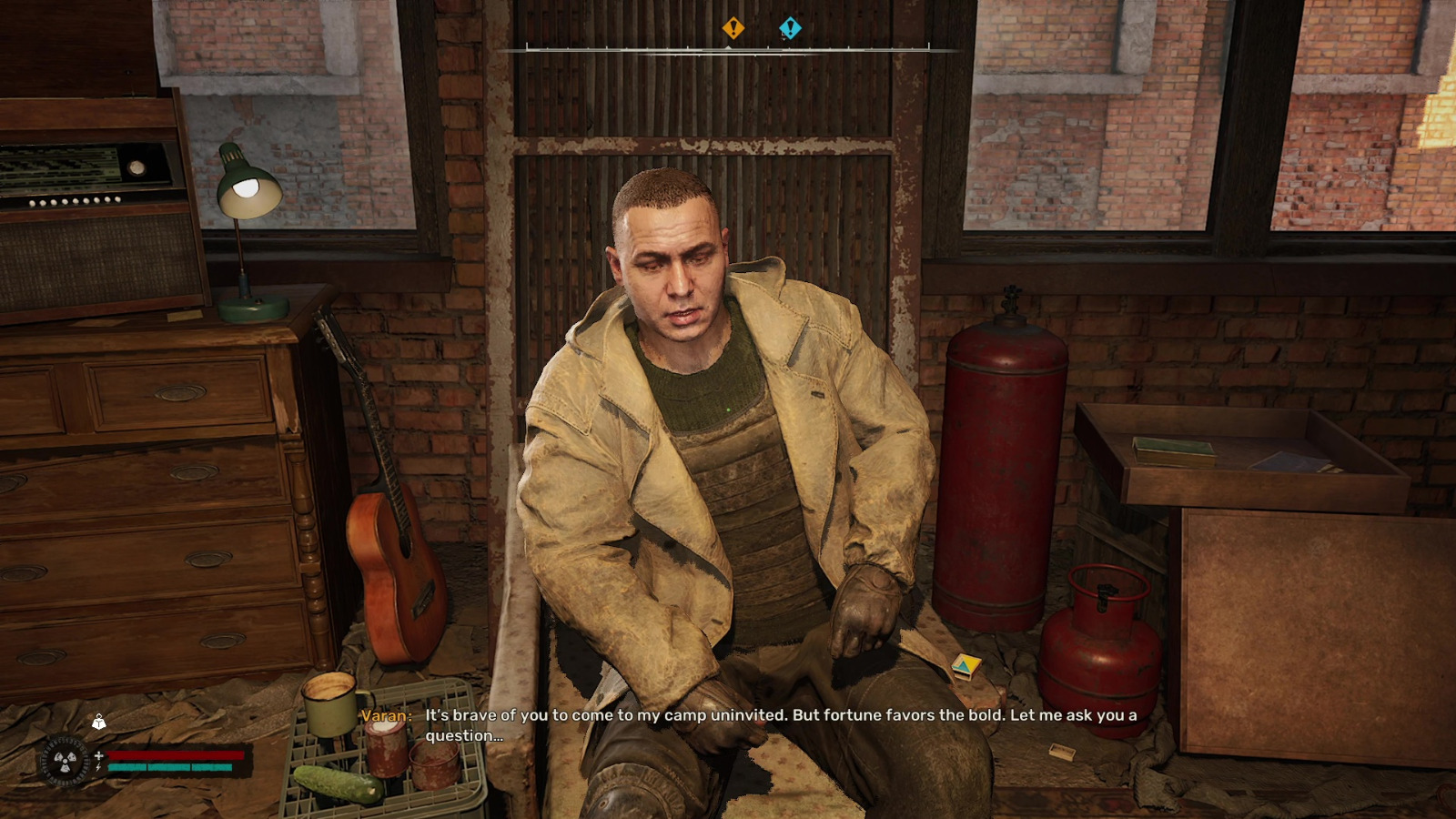
Task: Click the right end cap of the compass strip
Action: [x=929, y=45]
